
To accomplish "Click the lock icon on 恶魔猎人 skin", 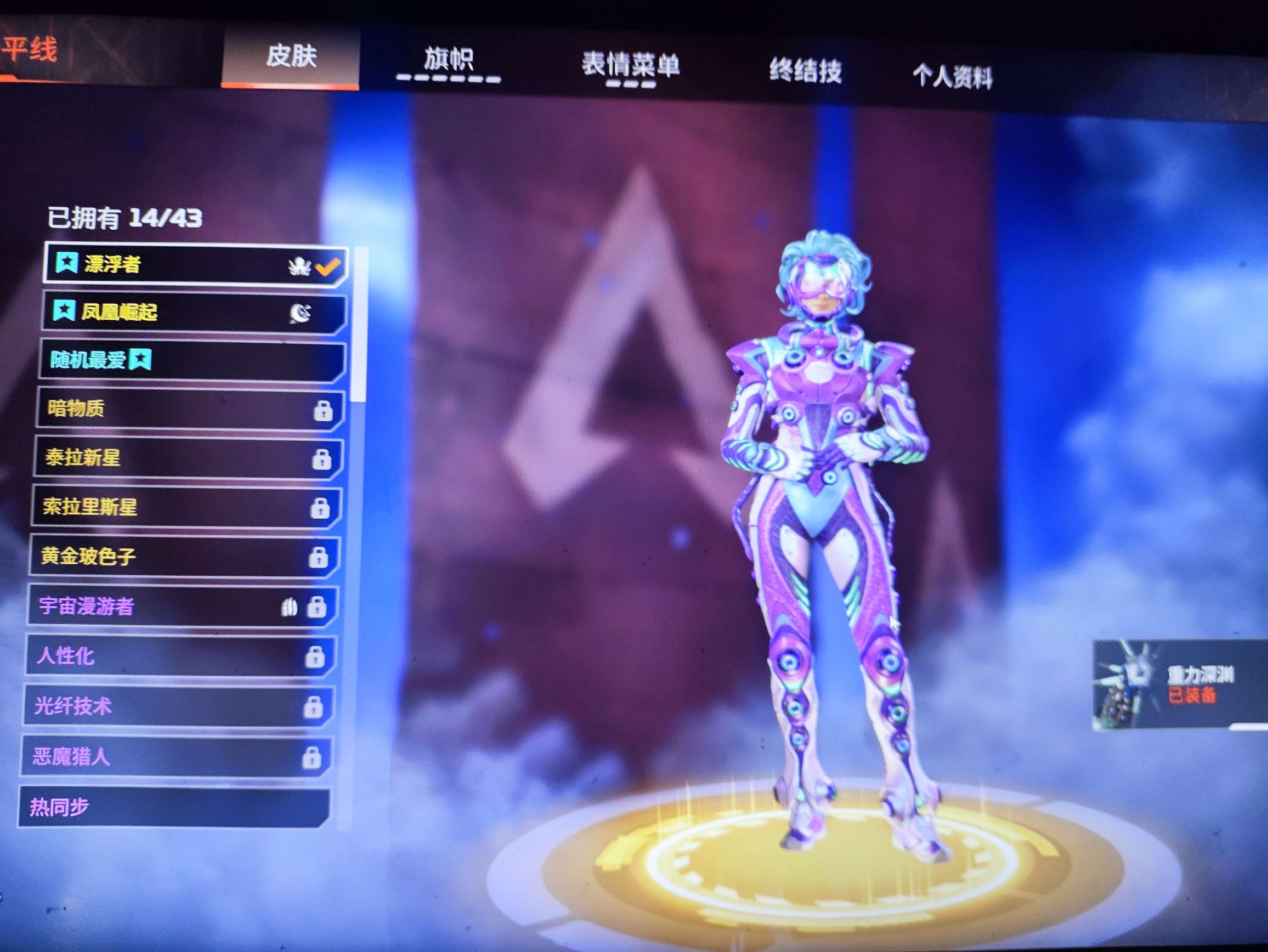I will pyautogui.click(x=314, y=758).
